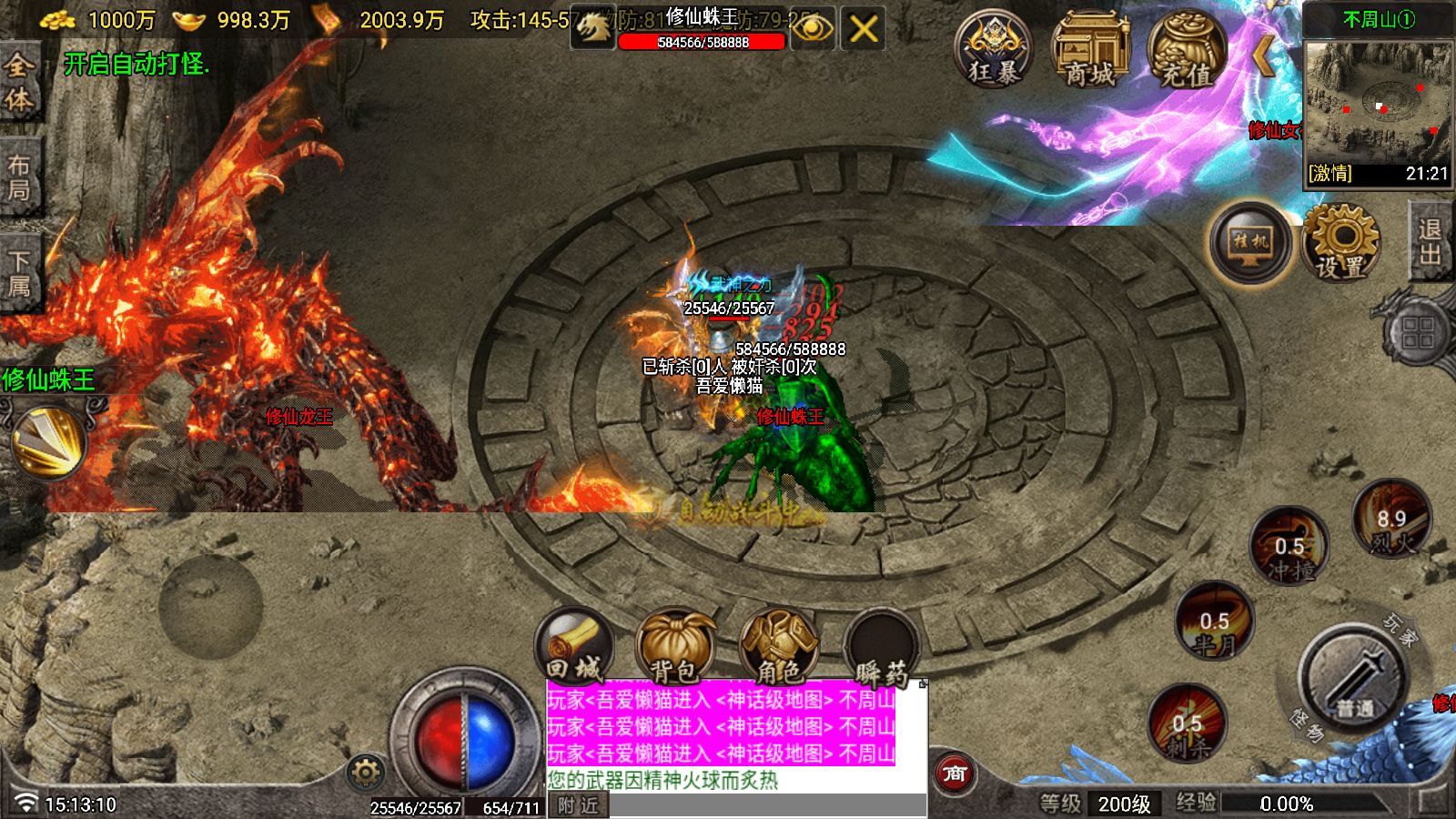Screen dimensions: 1456x819
Task: Toggle 挂机 auto-battle mode
Action: (x=1250, y=243)
